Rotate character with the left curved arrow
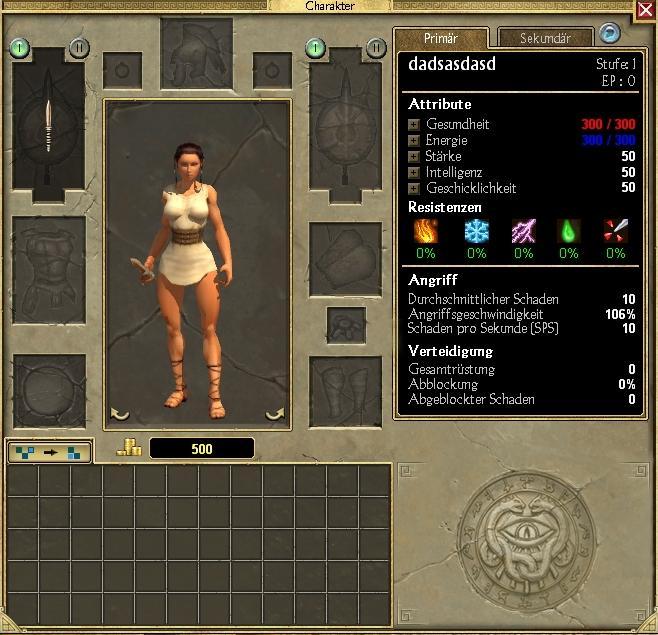 point(119,413)
